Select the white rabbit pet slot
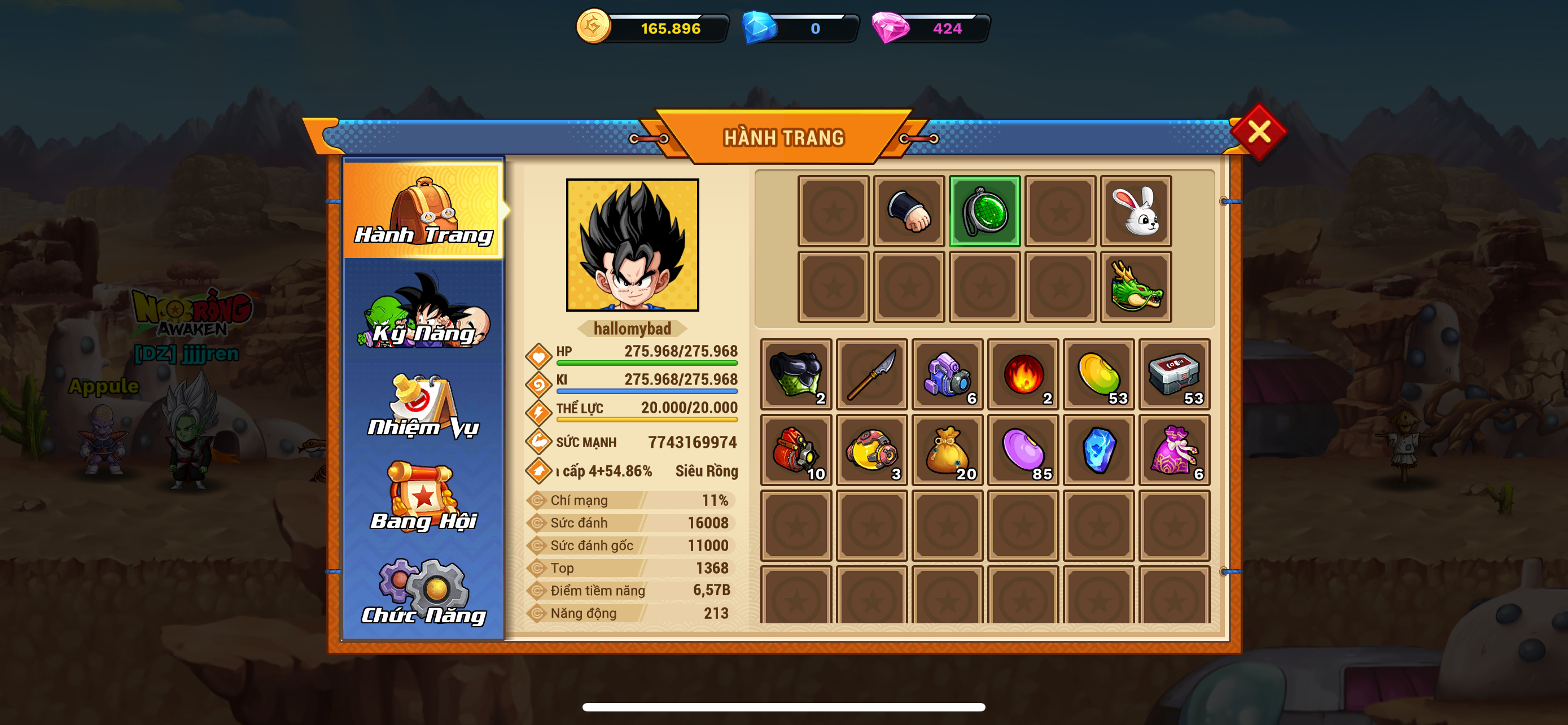 [x=1136, y=211]
